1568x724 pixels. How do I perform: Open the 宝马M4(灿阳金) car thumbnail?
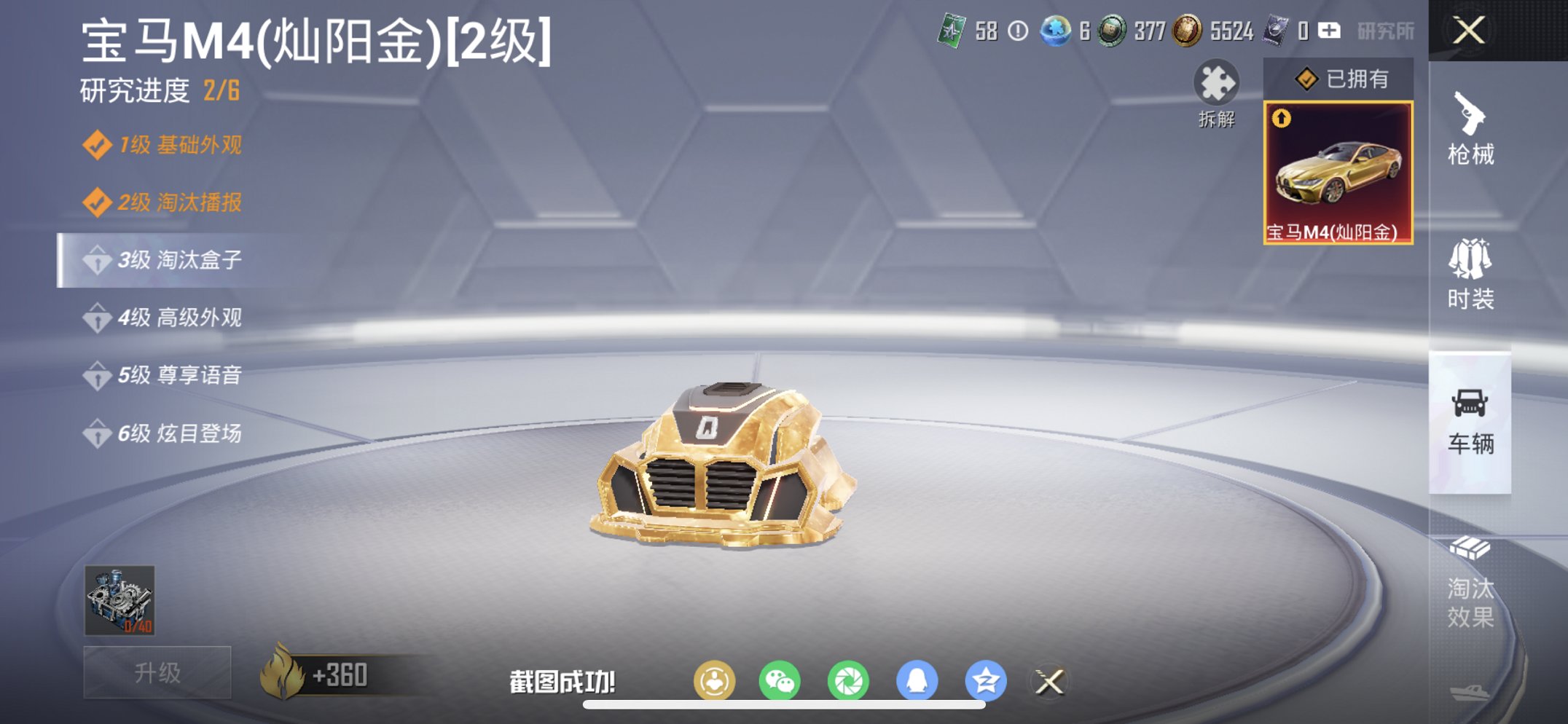click(x=1338, y=171)
